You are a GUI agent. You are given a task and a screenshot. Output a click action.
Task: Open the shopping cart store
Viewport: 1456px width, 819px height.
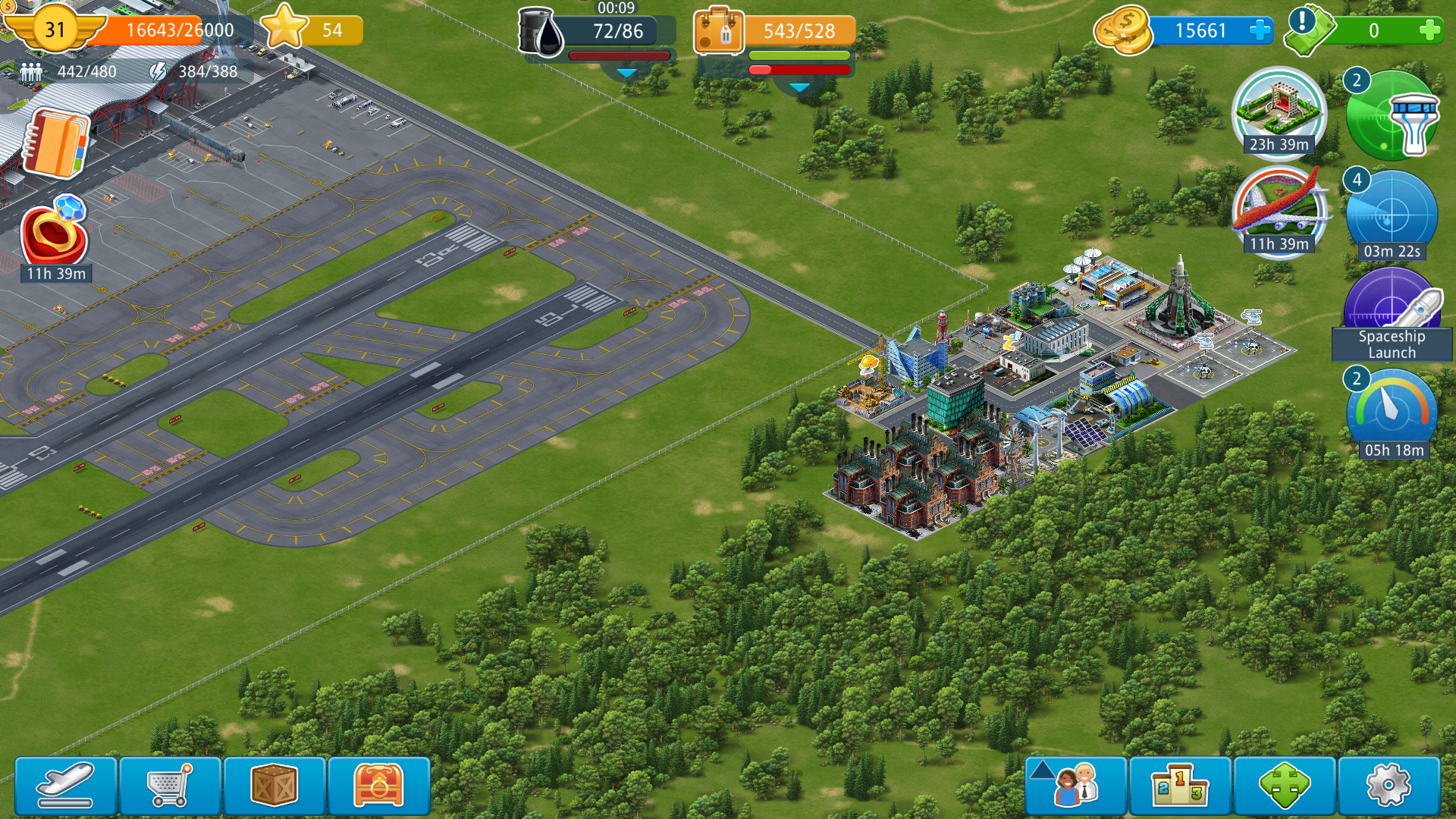click(x=170, y=786)
